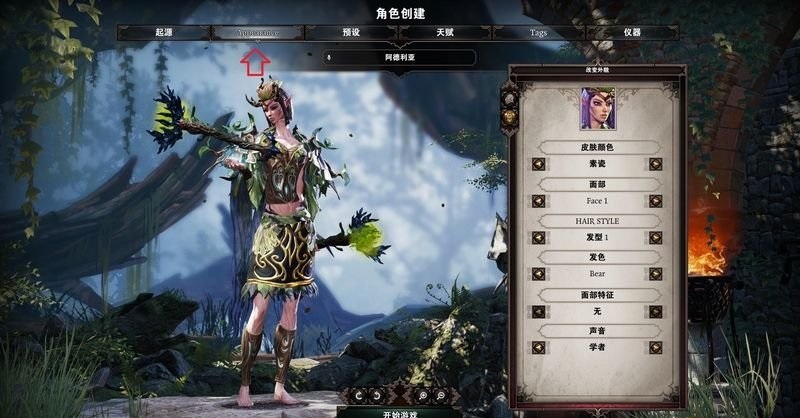Switch to the Tags tab
800x418 pixels.
click(538, 33)
